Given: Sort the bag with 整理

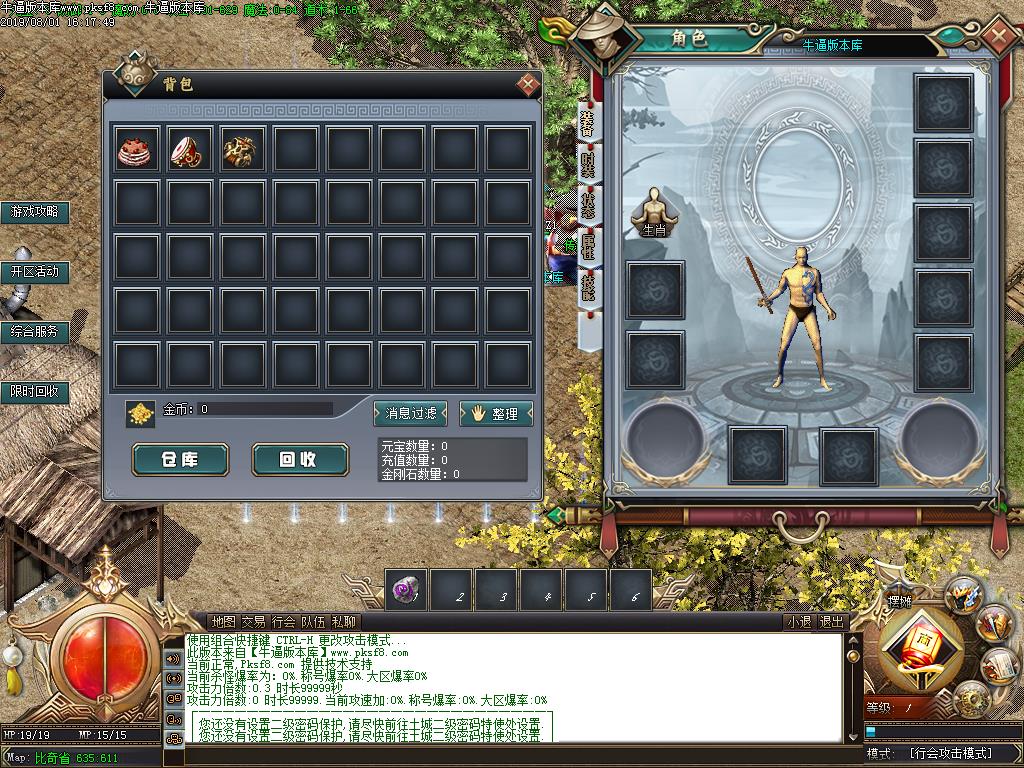Looking at the screenshot, I should click(x=496, y=413).
